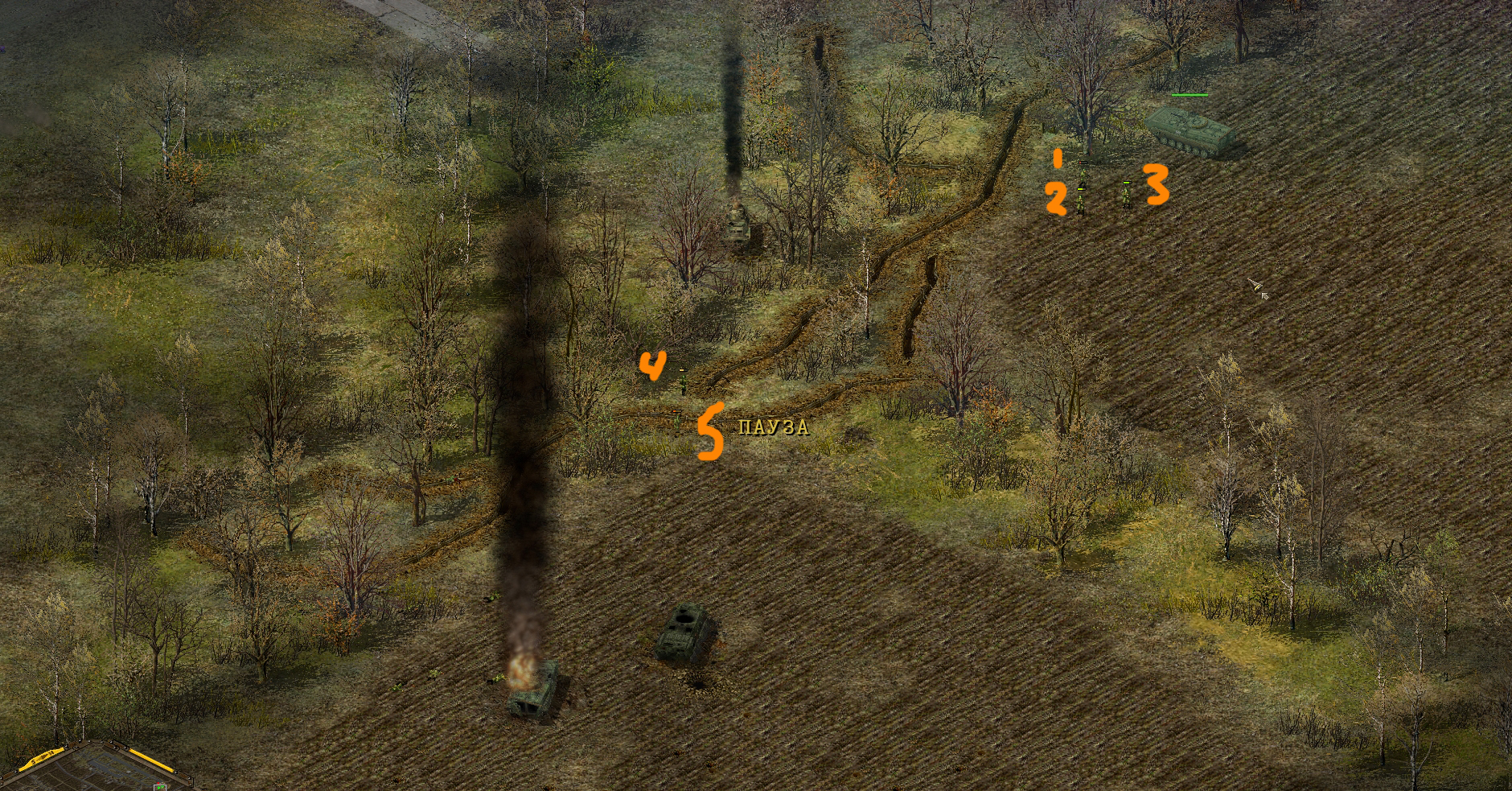
Task: Select the soldier marked with orange 5
Action: tap(678, 421)
